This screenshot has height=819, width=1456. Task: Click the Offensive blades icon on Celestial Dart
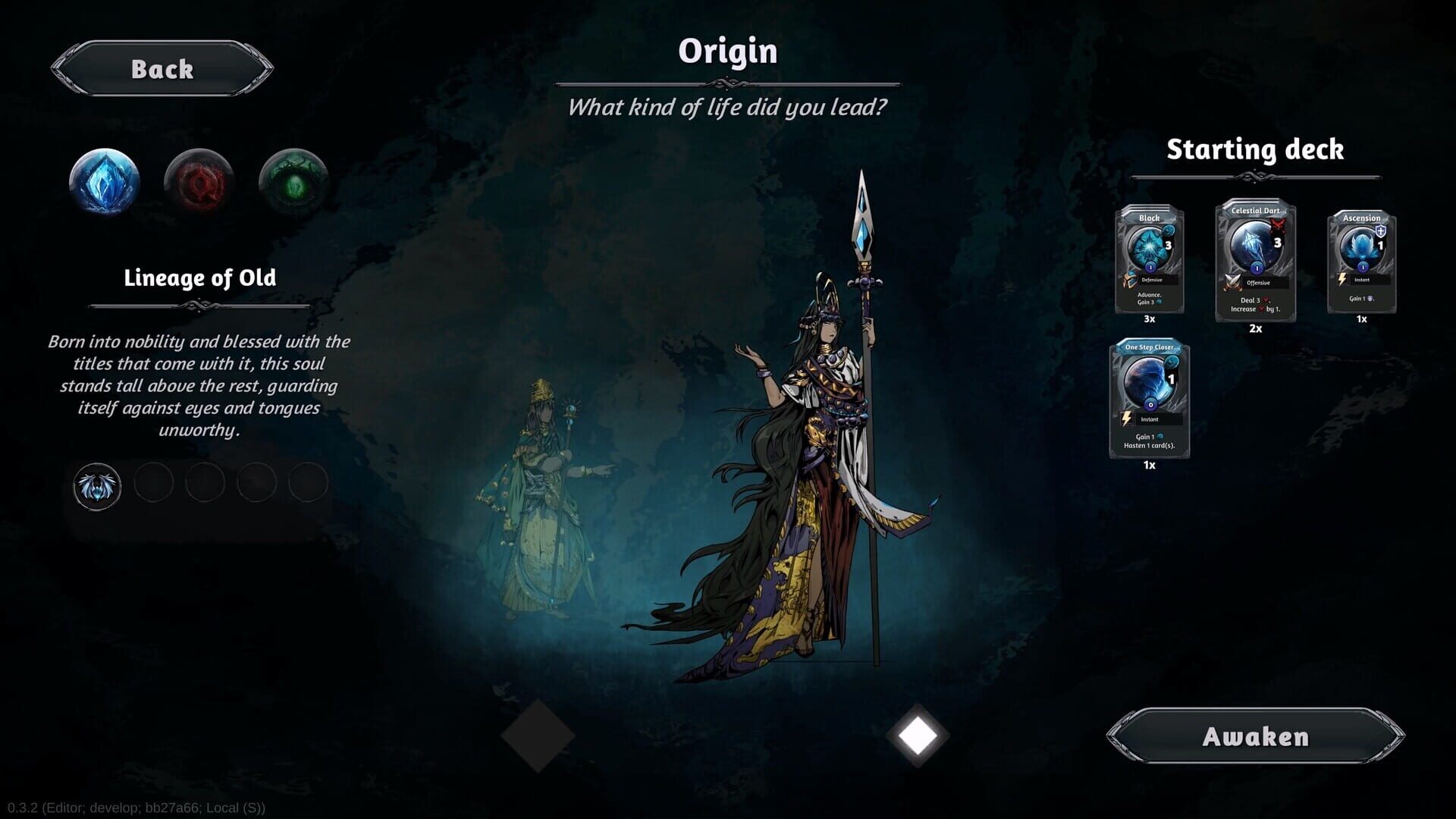tap(1232, 282)
